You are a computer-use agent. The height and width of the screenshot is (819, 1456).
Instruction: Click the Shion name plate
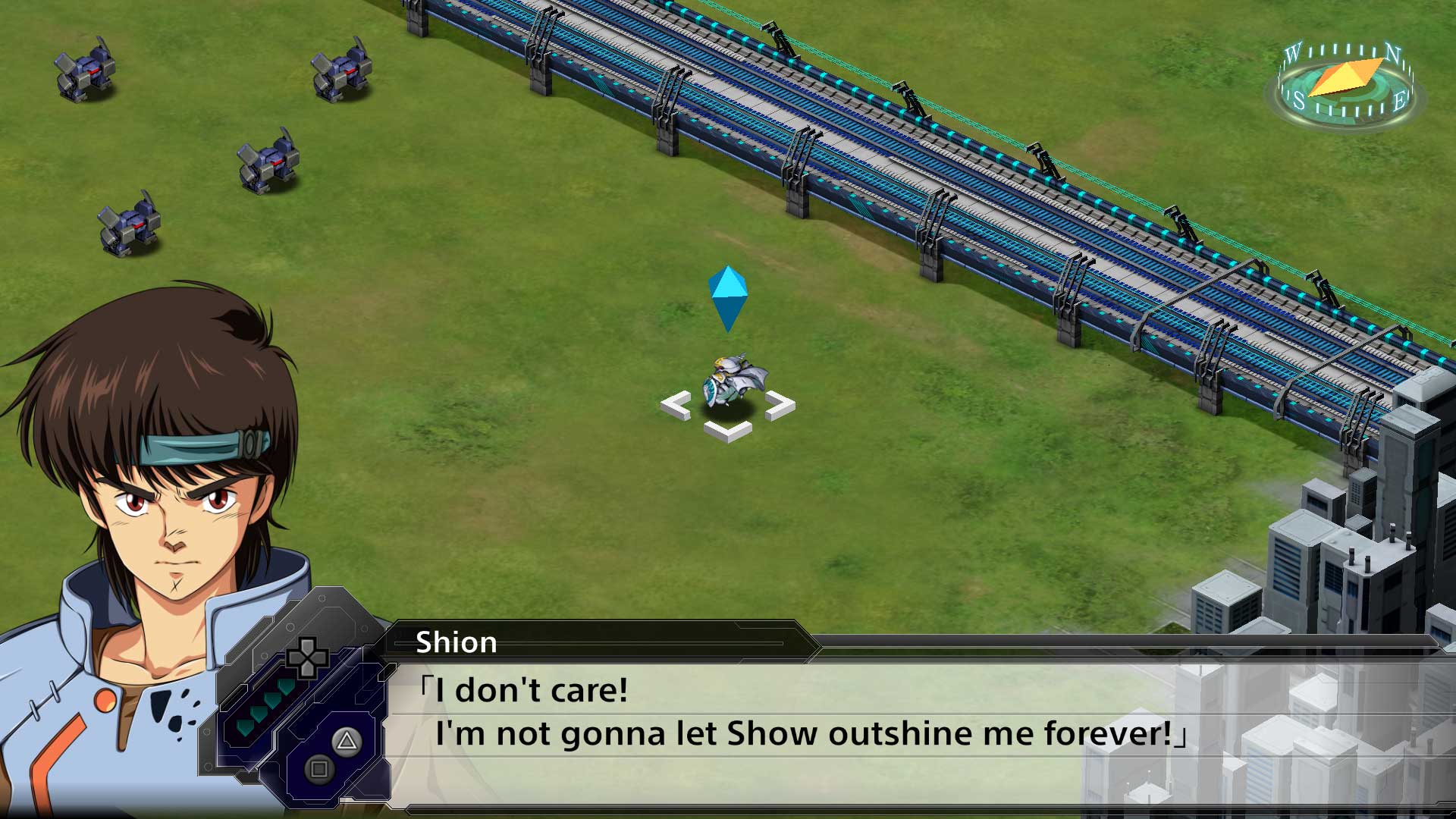coord(458,642)
